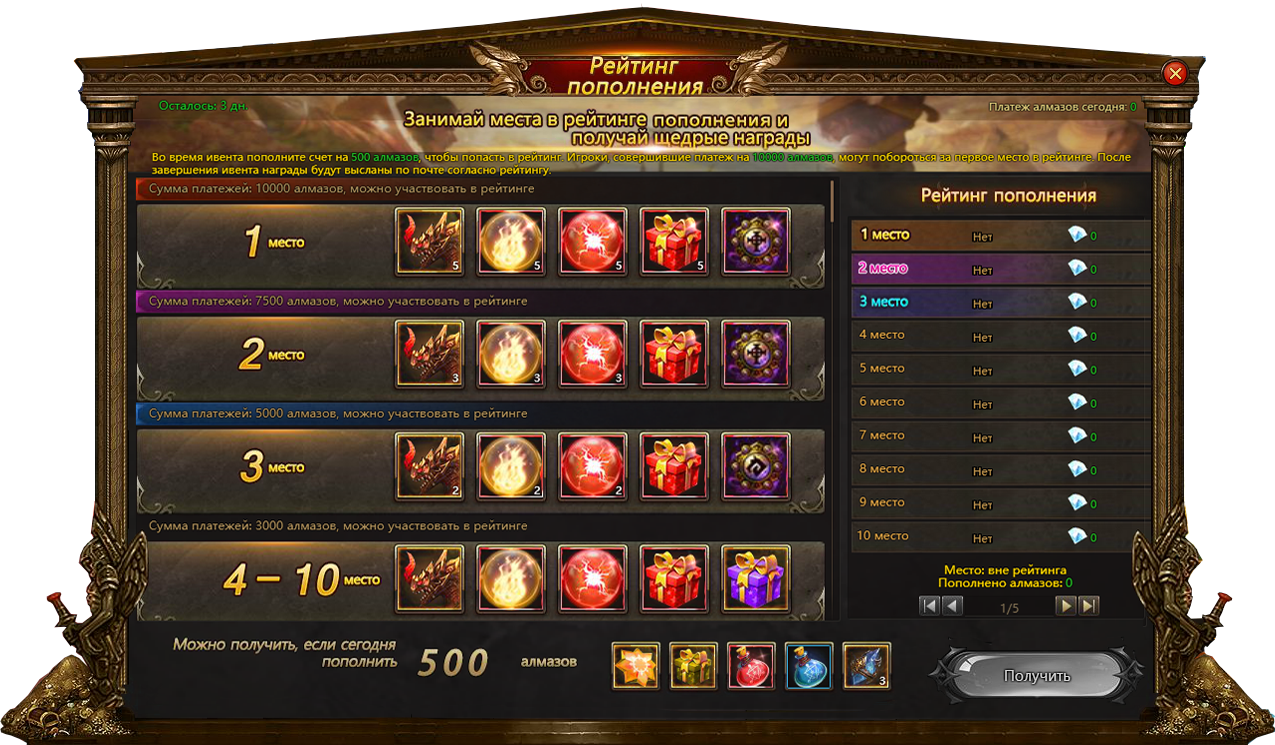Go to the next ranking page
This screenshot has width=1275, height=745.
(x=1067, y=606)
